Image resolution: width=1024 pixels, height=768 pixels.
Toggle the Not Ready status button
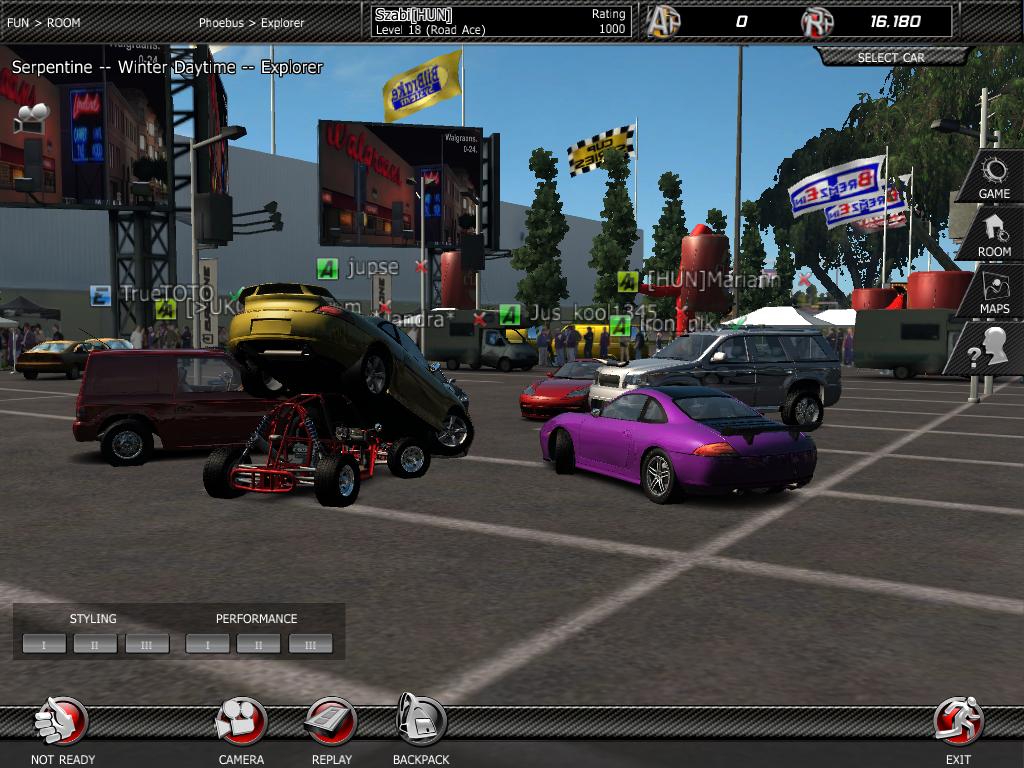(62, 723)
